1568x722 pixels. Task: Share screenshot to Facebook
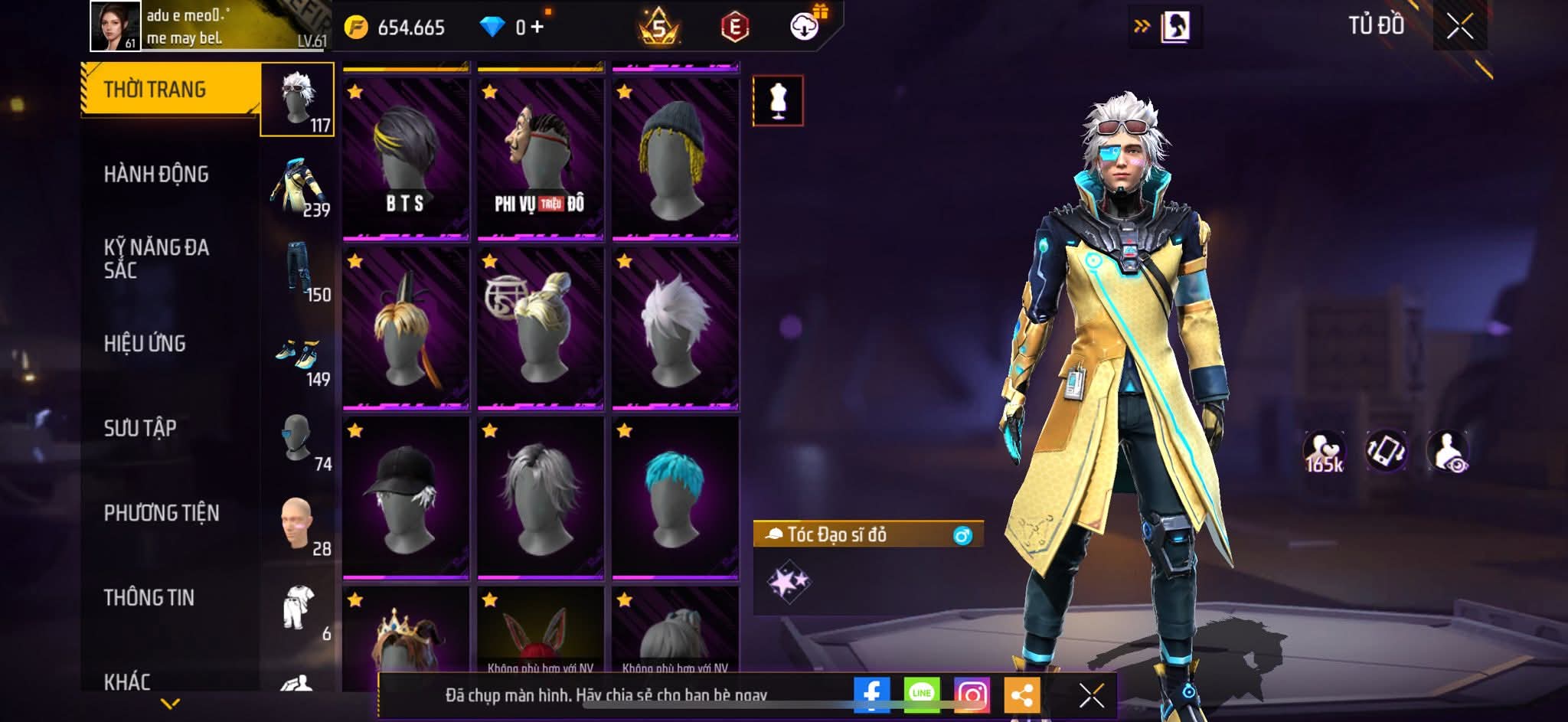(x=871, y=695)
